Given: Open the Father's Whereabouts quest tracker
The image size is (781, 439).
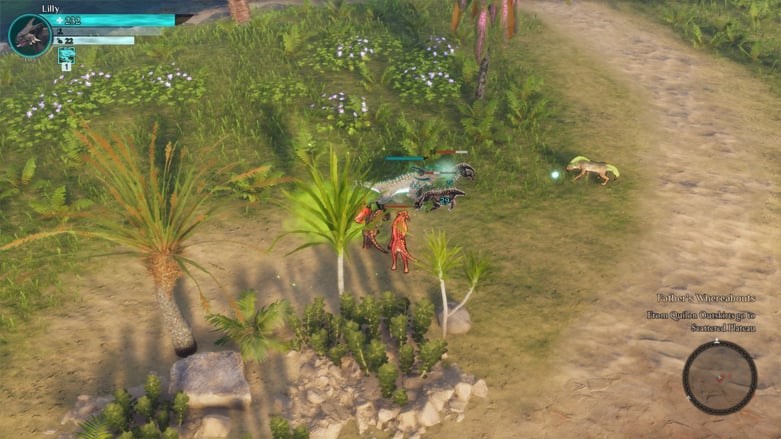Looking at the screenshot, I should 705,298.
